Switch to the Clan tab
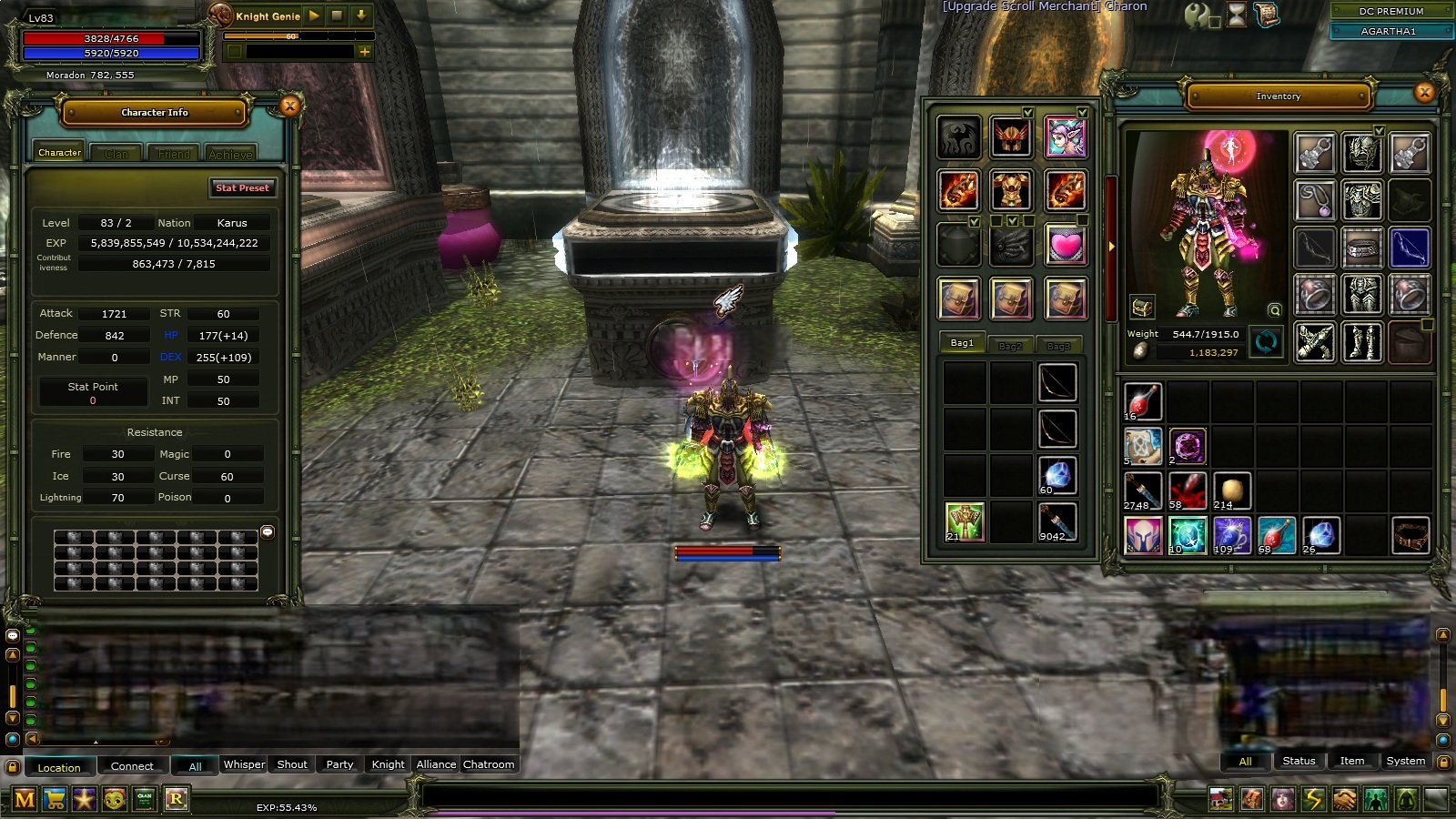1456x819 pixels. pos(116,154)
